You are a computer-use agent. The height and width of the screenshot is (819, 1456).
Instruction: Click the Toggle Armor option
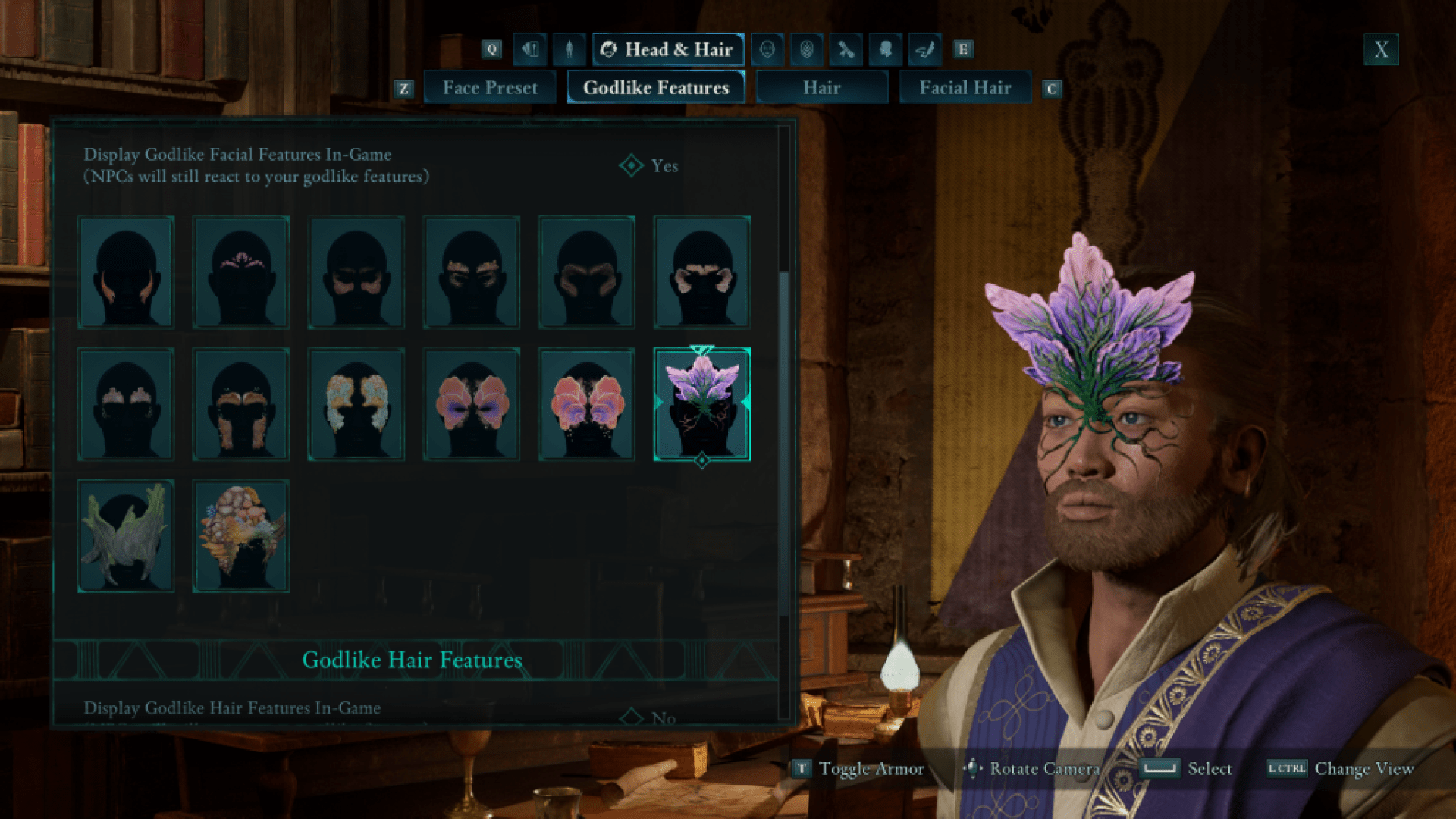pos(859,769)
